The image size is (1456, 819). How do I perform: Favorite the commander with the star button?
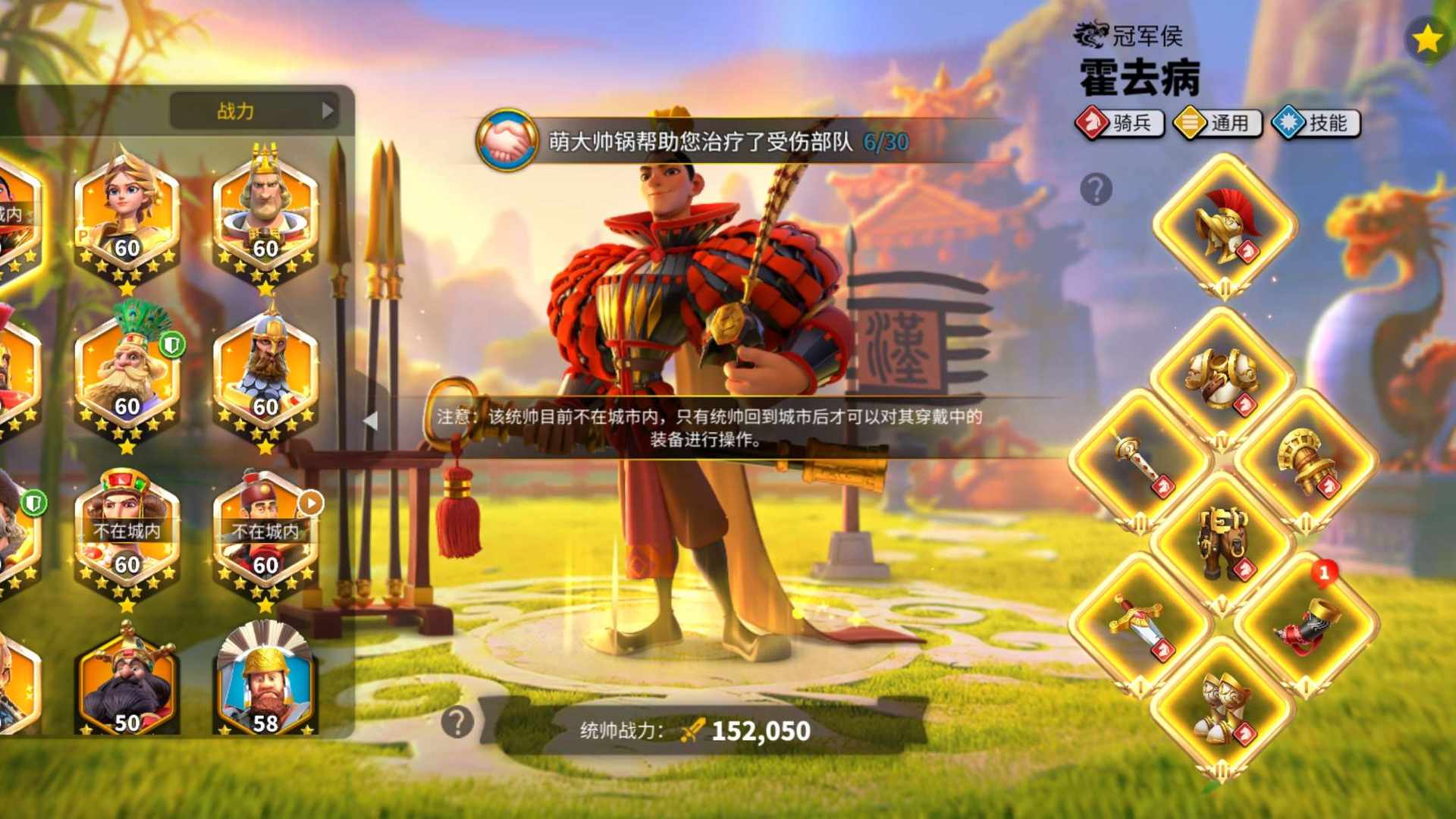[1426, 39]
